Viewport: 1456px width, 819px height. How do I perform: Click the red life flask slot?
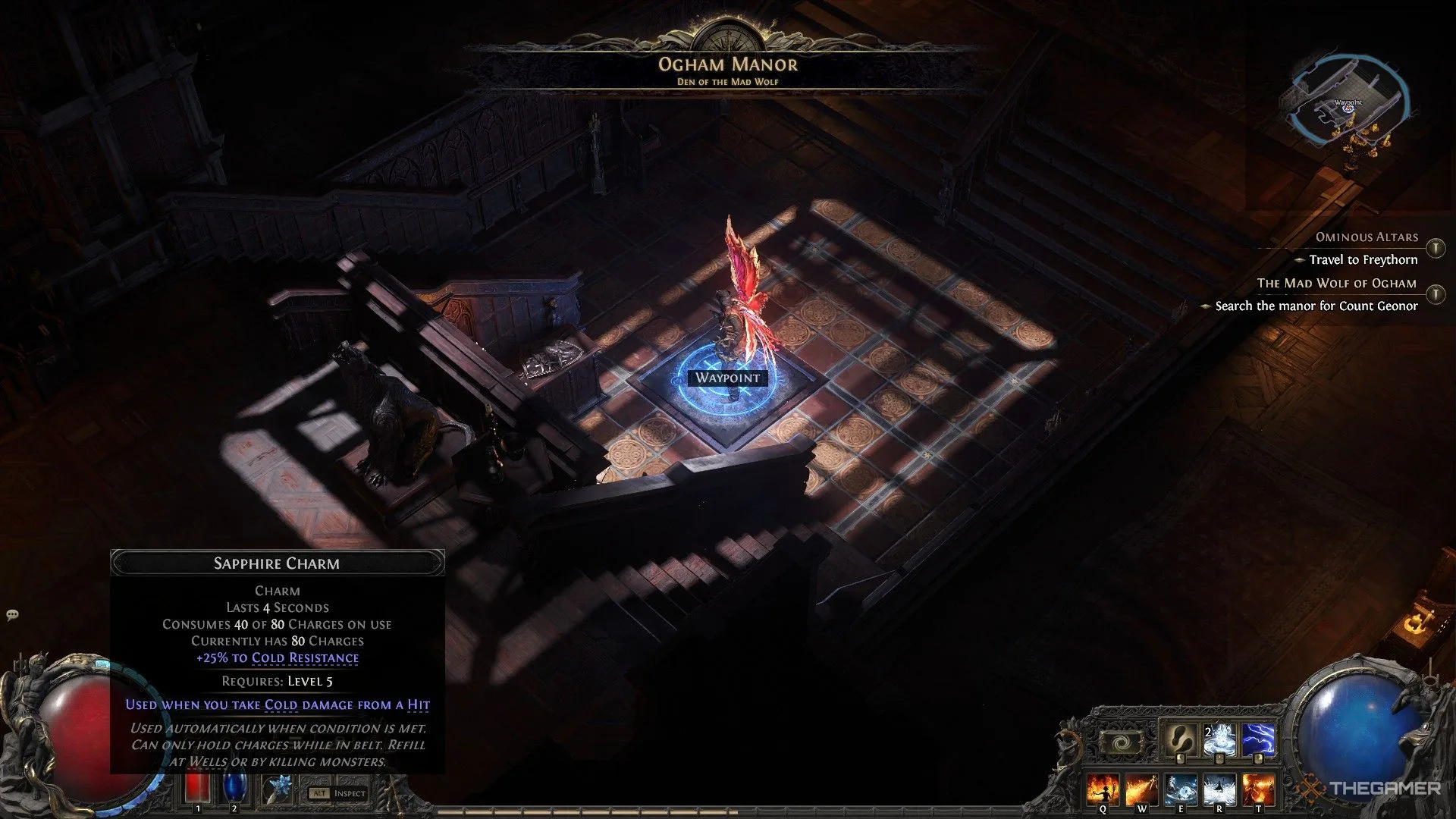click(199, 789)
